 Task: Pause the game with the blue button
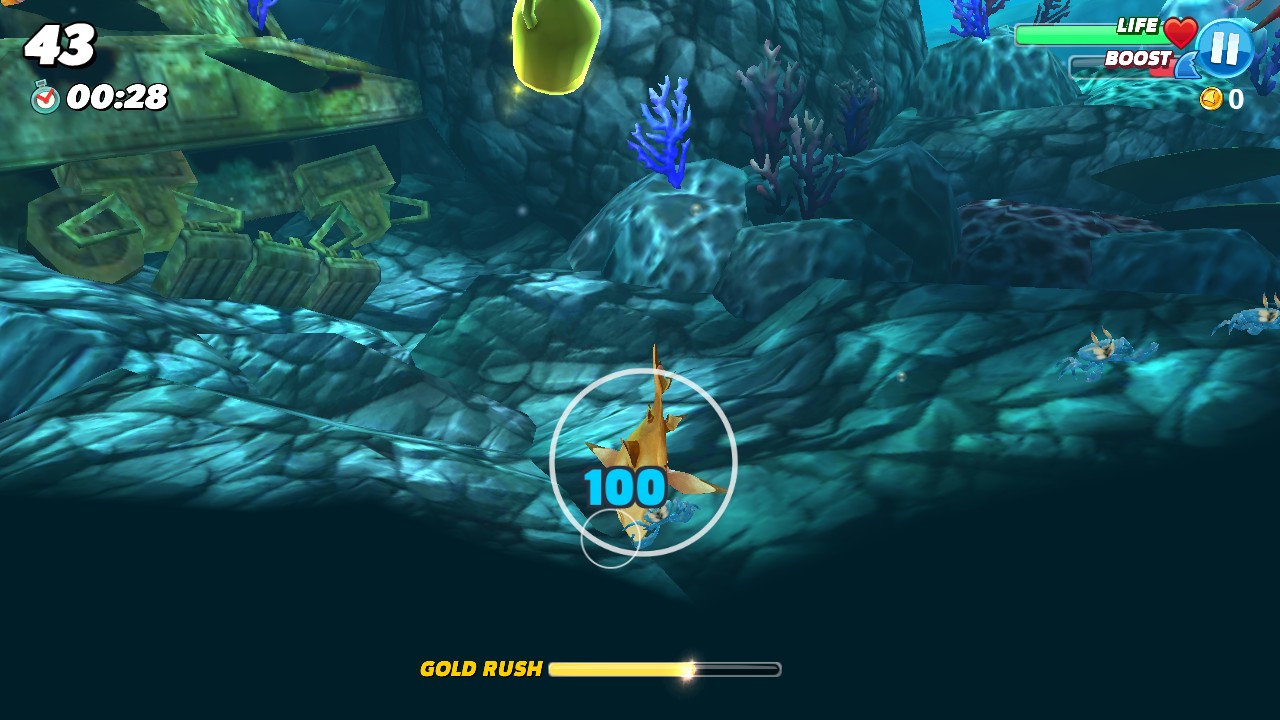pos(1225,48)
